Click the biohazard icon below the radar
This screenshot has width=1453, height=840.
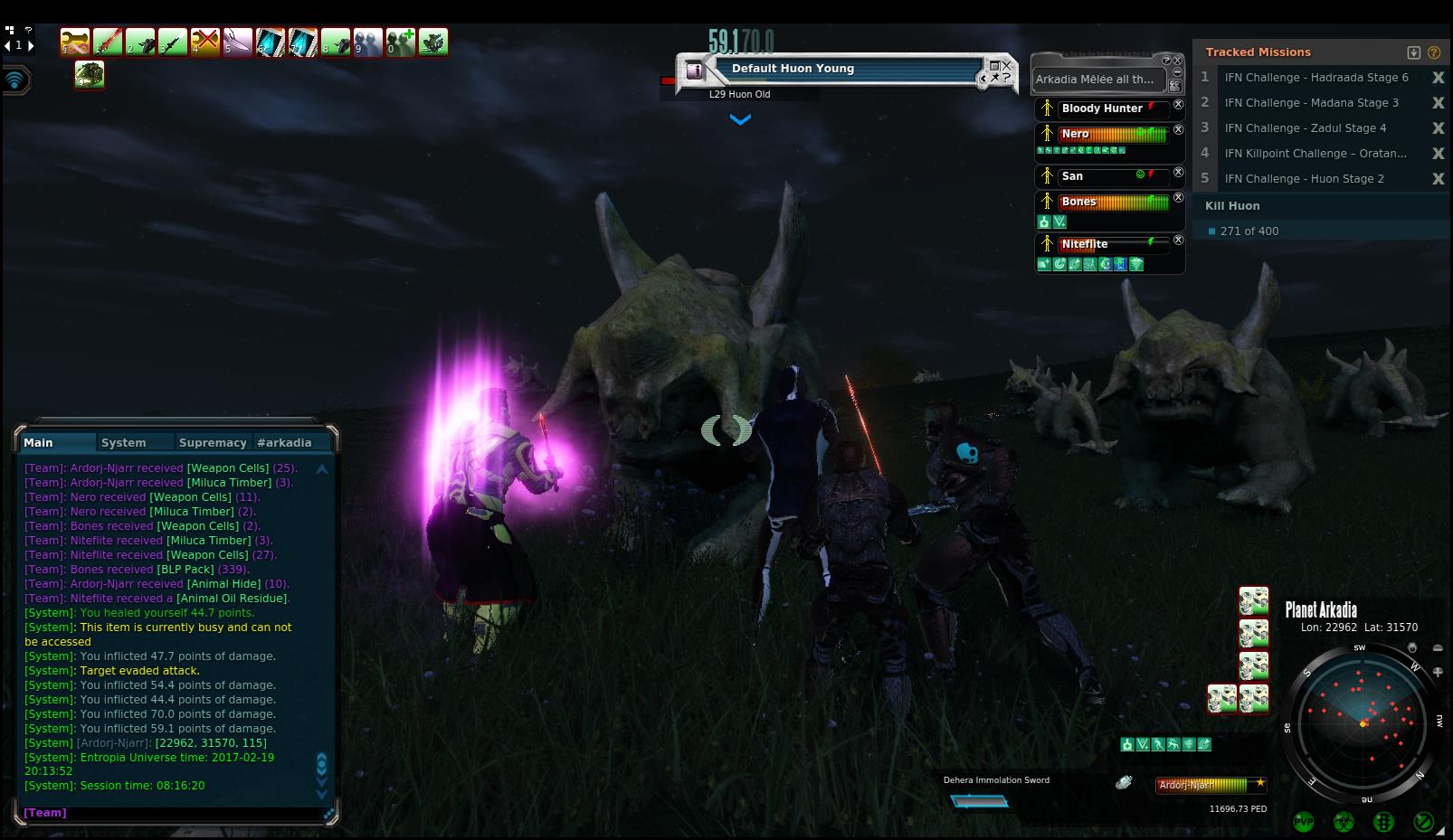point(1344,822)
